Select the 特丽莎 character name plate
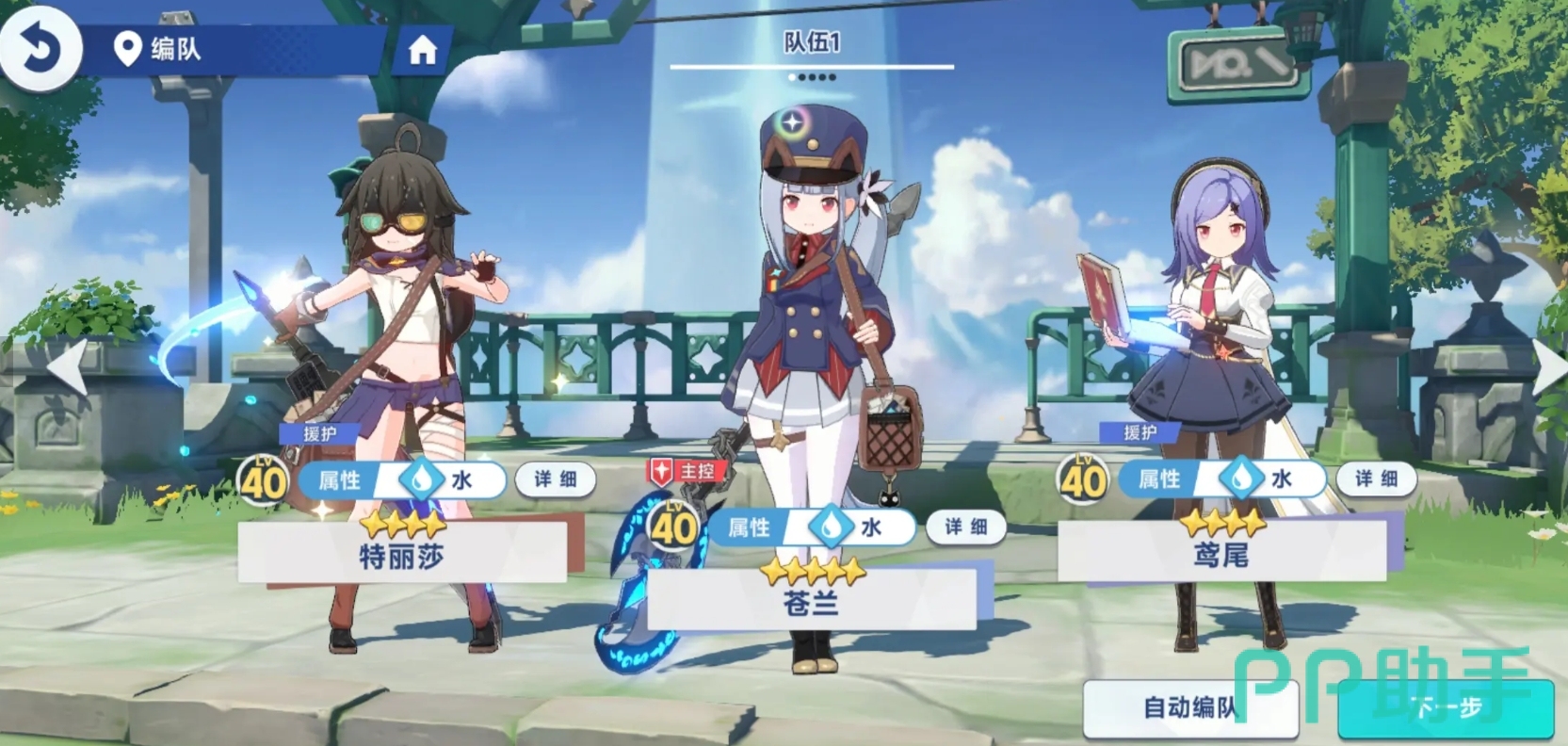The image size is (1568, 746). pos(402,556)
